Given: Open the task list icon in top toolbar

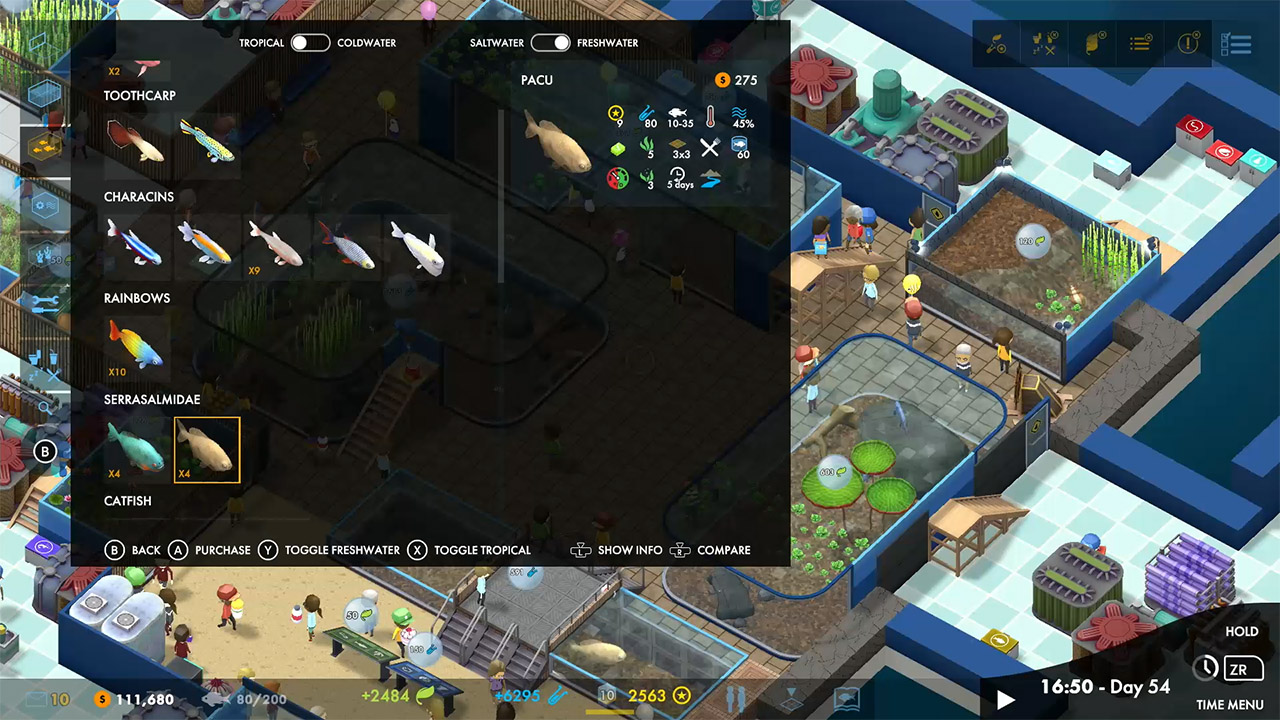Looking at the screenshot, I should pyautogui.click(x=1139, y=44).
